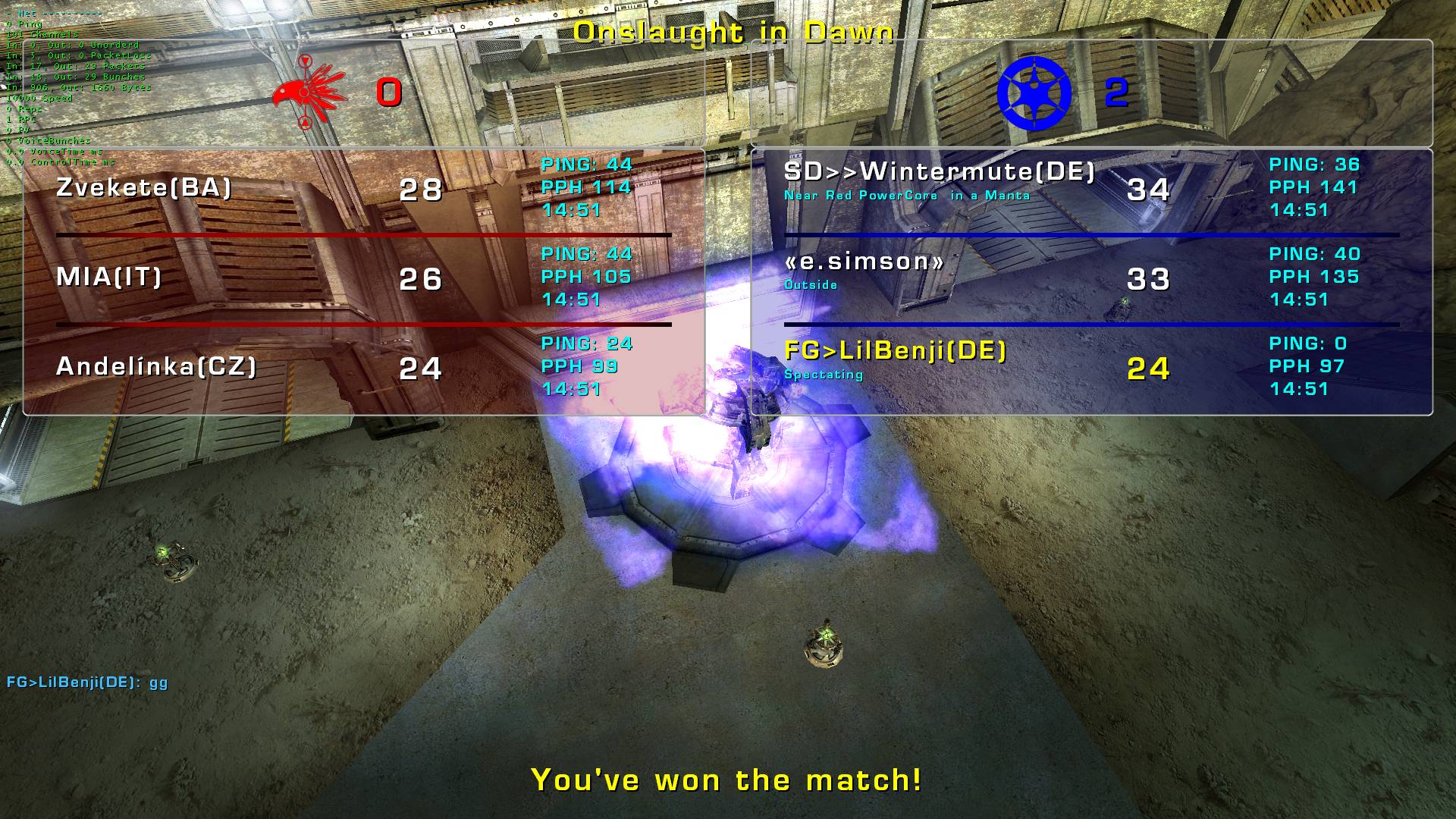Select Zvekete(BA) in the red team list

[x=144, y=187]
